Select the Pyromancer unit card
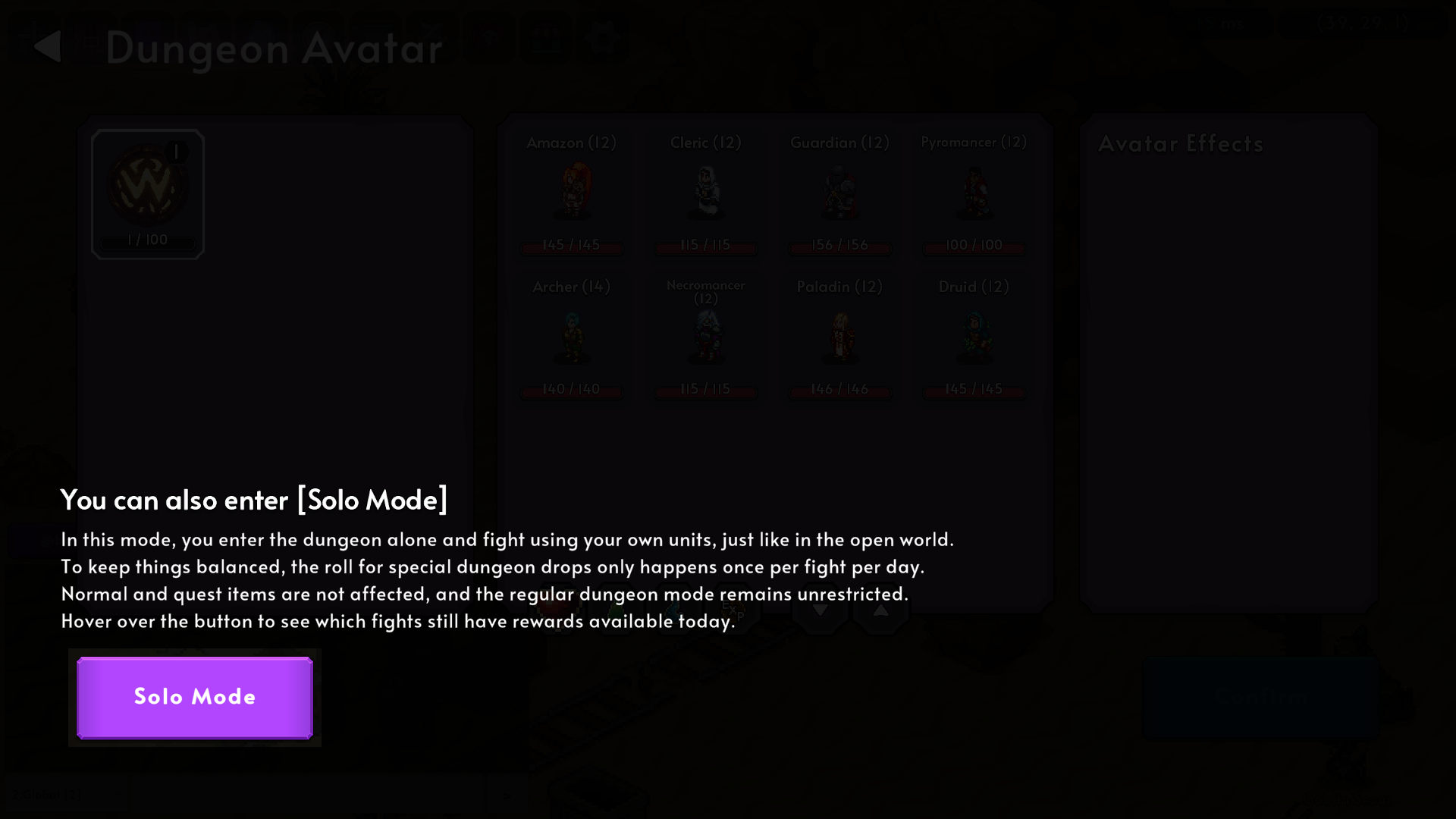The width and height of the screenshot is (1456, 819). pyautogui.click(x=974, y=193)
